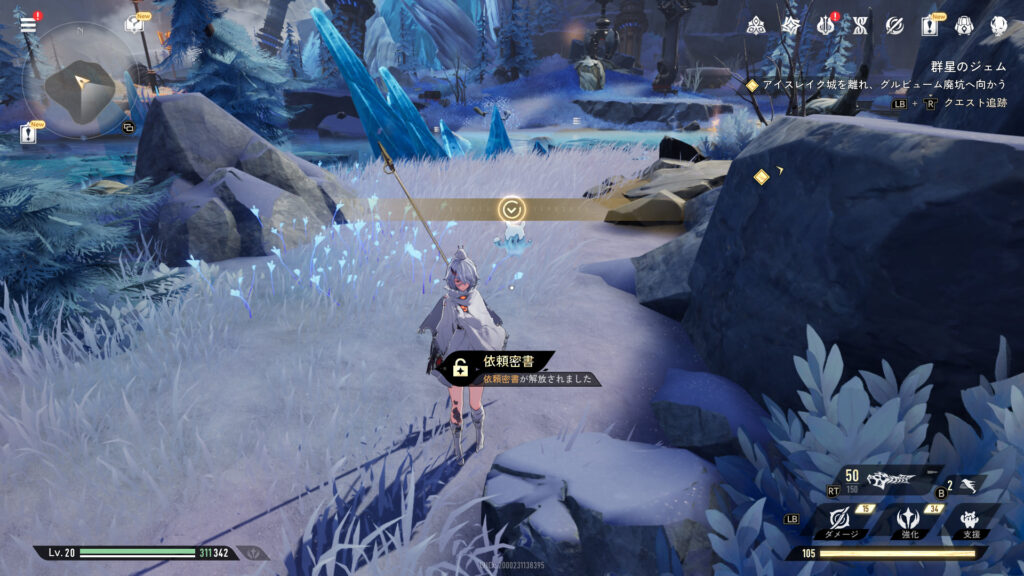
Task: Open the trident icon with red alert badge
Action: (827, 25)
